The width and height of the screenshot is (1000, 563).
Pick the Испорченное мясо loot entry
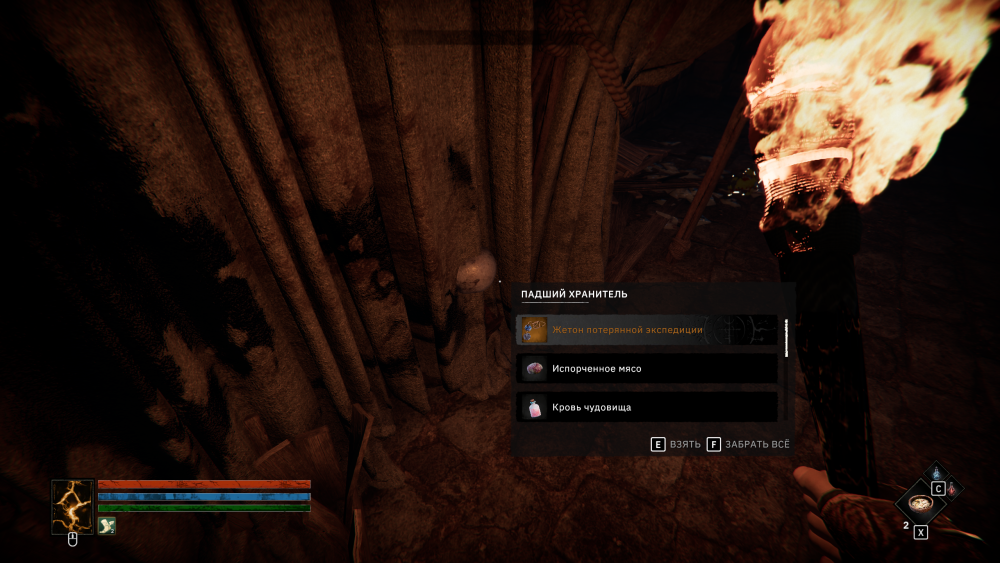click(x=646, y=368)
